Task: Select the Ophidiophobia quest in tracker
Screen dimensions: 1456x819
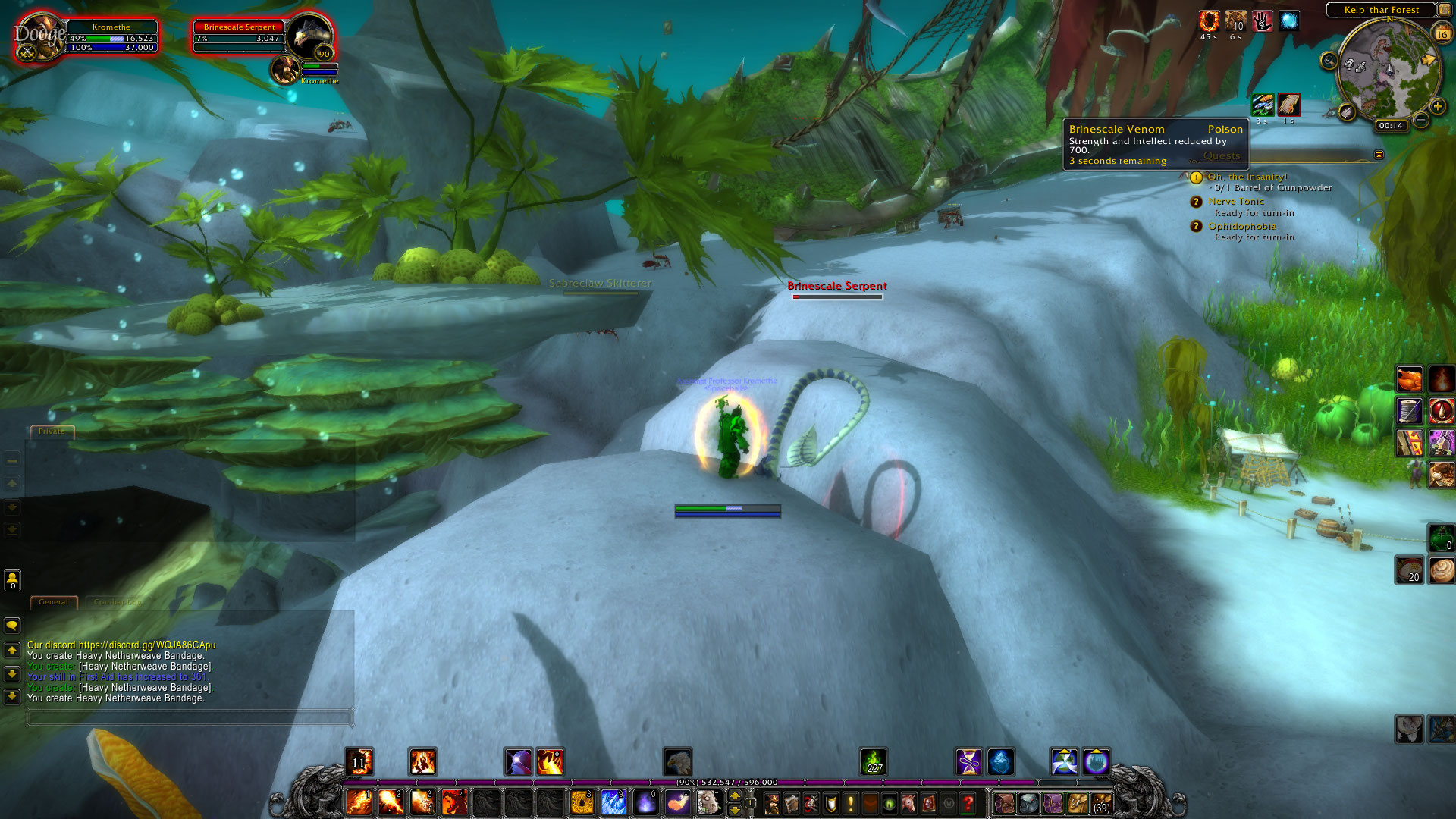Action: [1241, 226]
